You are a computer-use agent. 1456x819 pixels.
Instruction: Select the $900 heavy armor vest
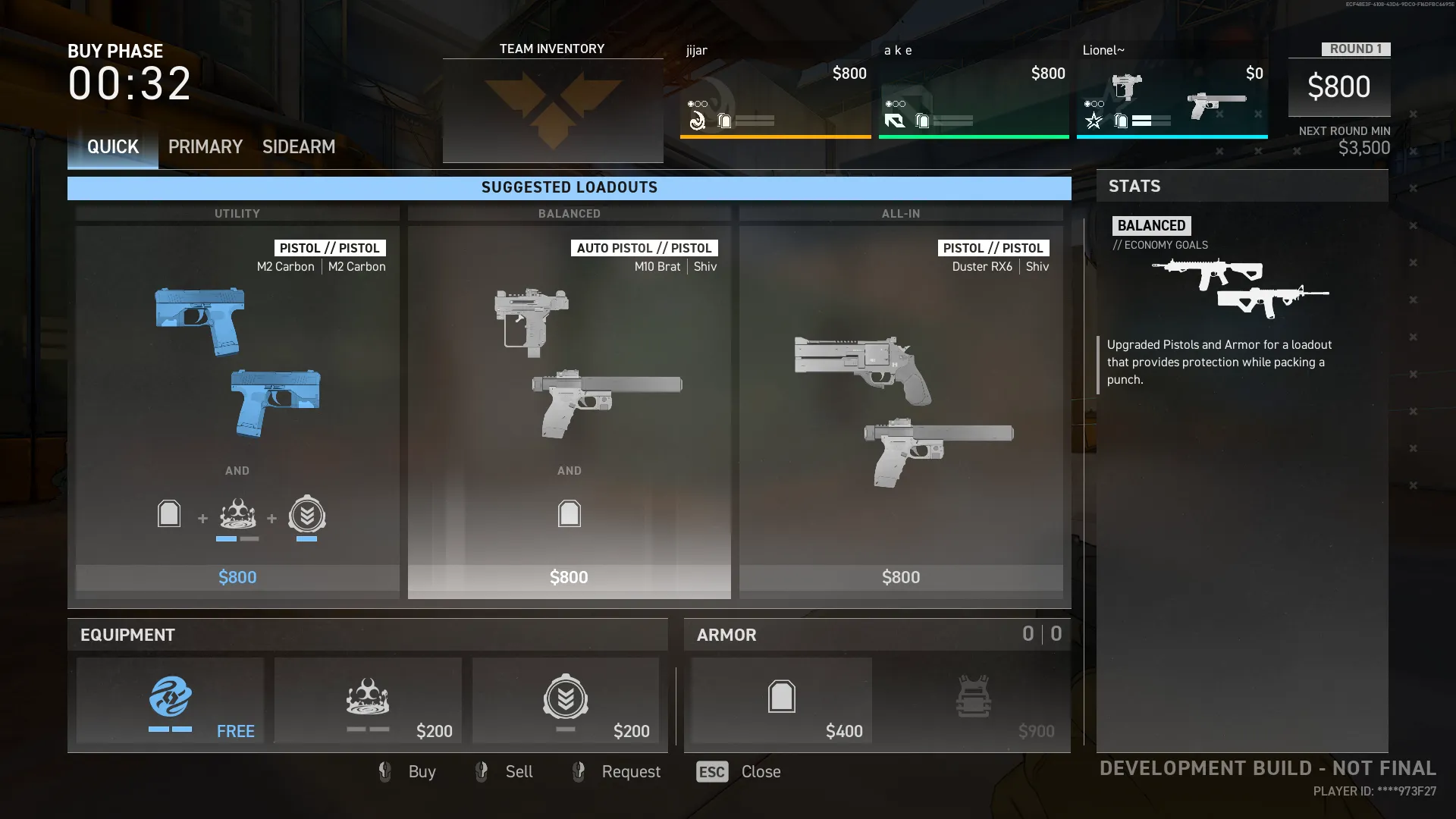974,701
